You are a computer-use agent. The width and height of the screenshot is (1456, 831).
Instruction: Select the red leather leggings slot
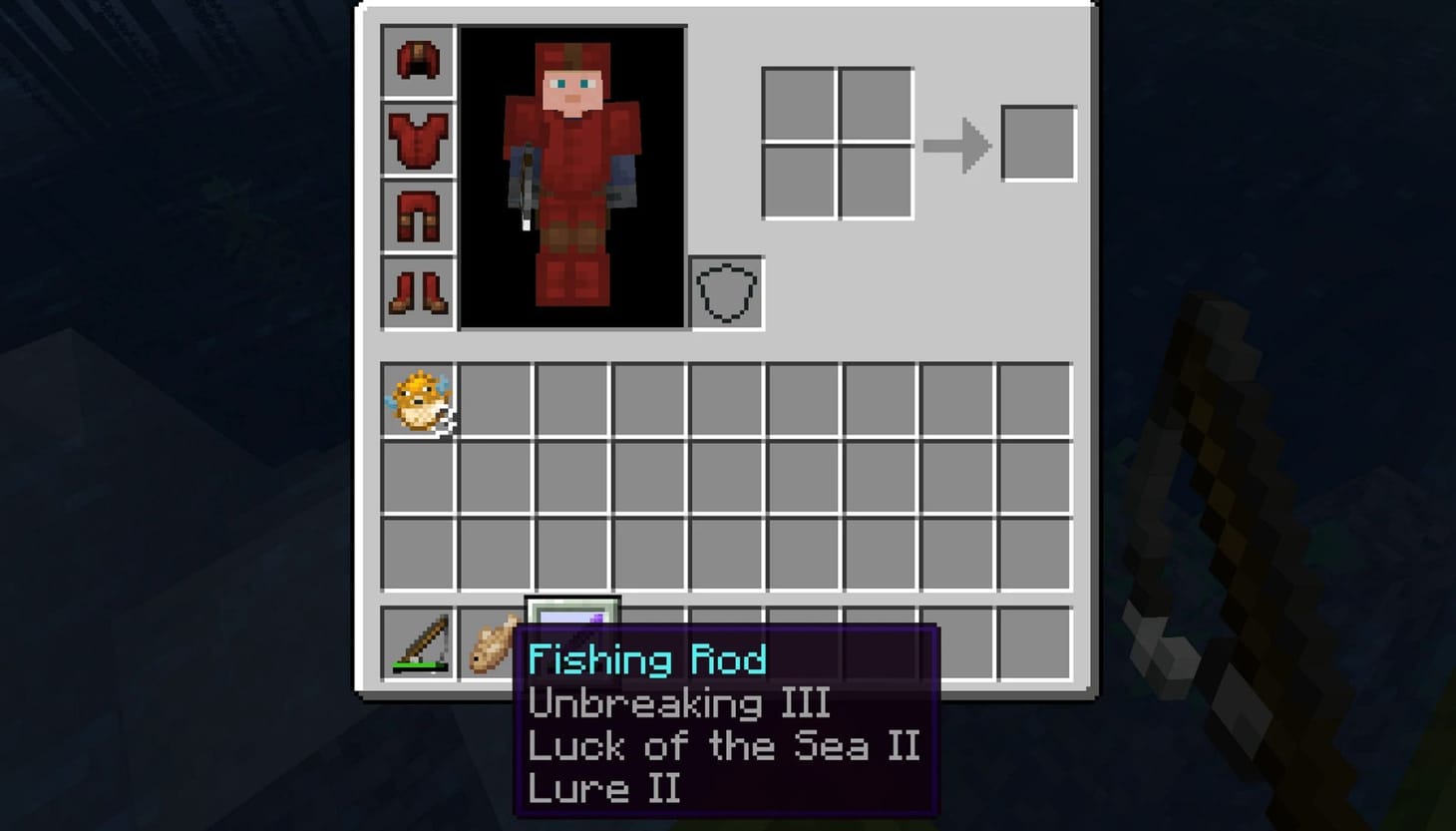417,216
